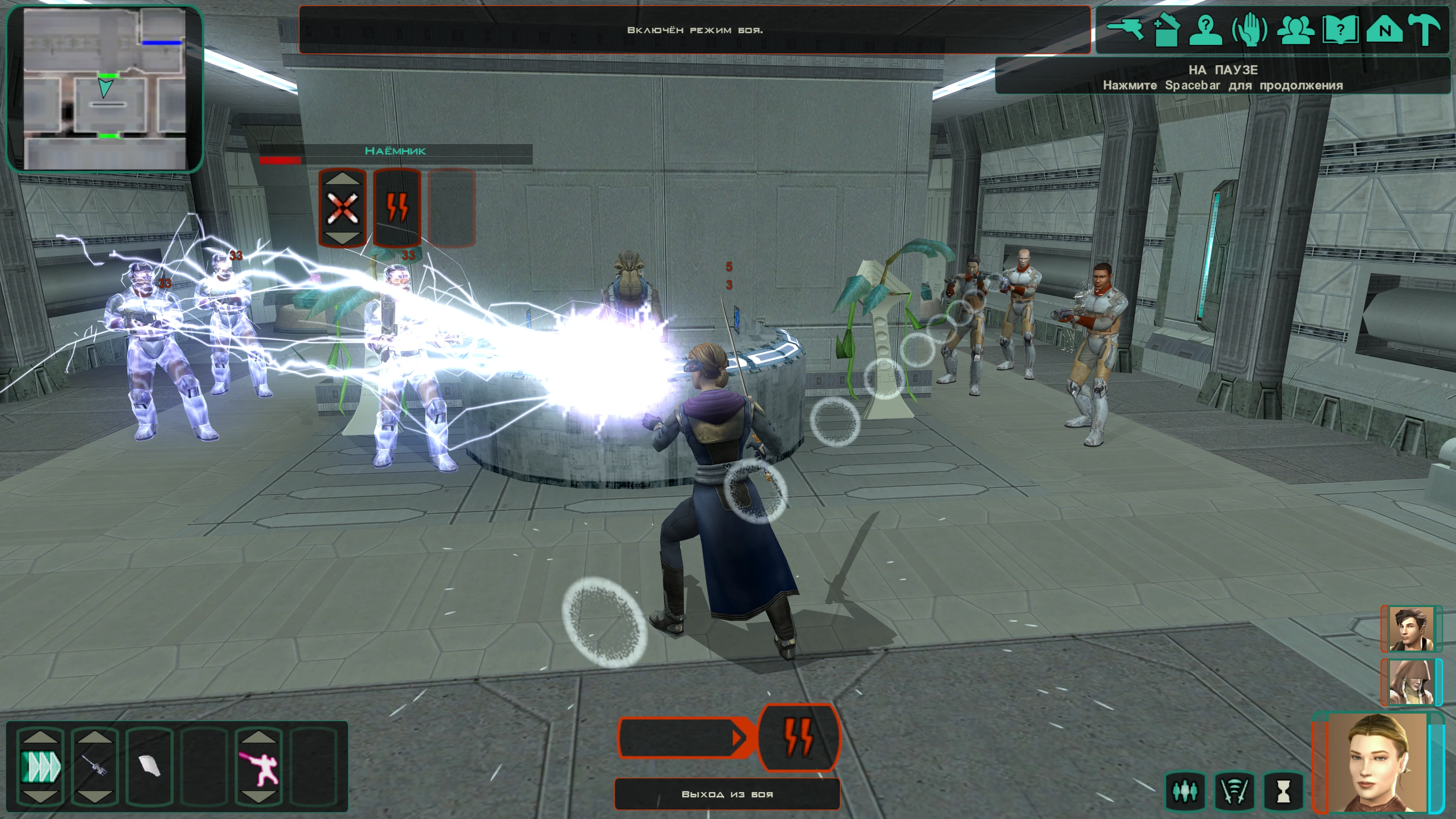Click the "Выход из боя" button

point(727,794)
